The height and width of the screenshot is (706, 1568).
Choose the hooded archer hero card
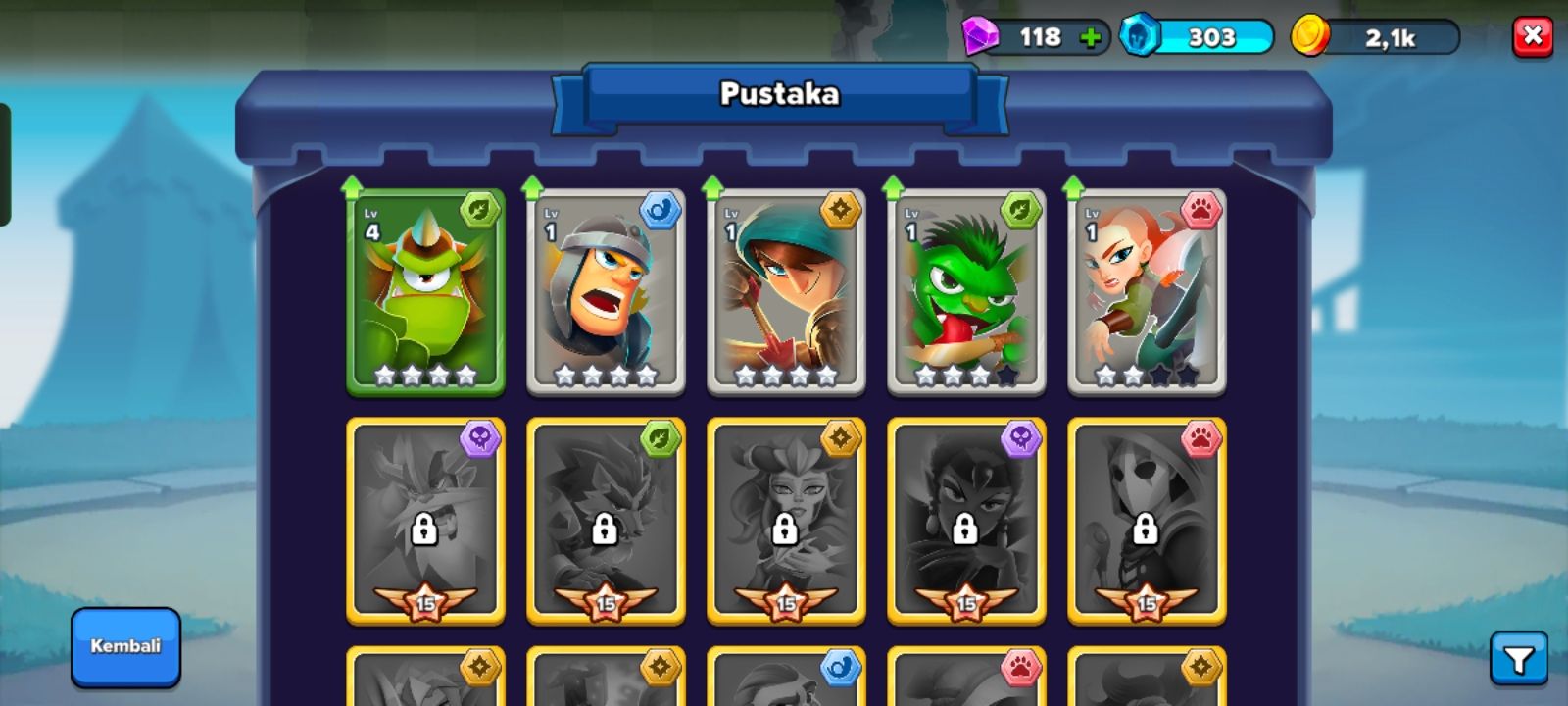786,292
